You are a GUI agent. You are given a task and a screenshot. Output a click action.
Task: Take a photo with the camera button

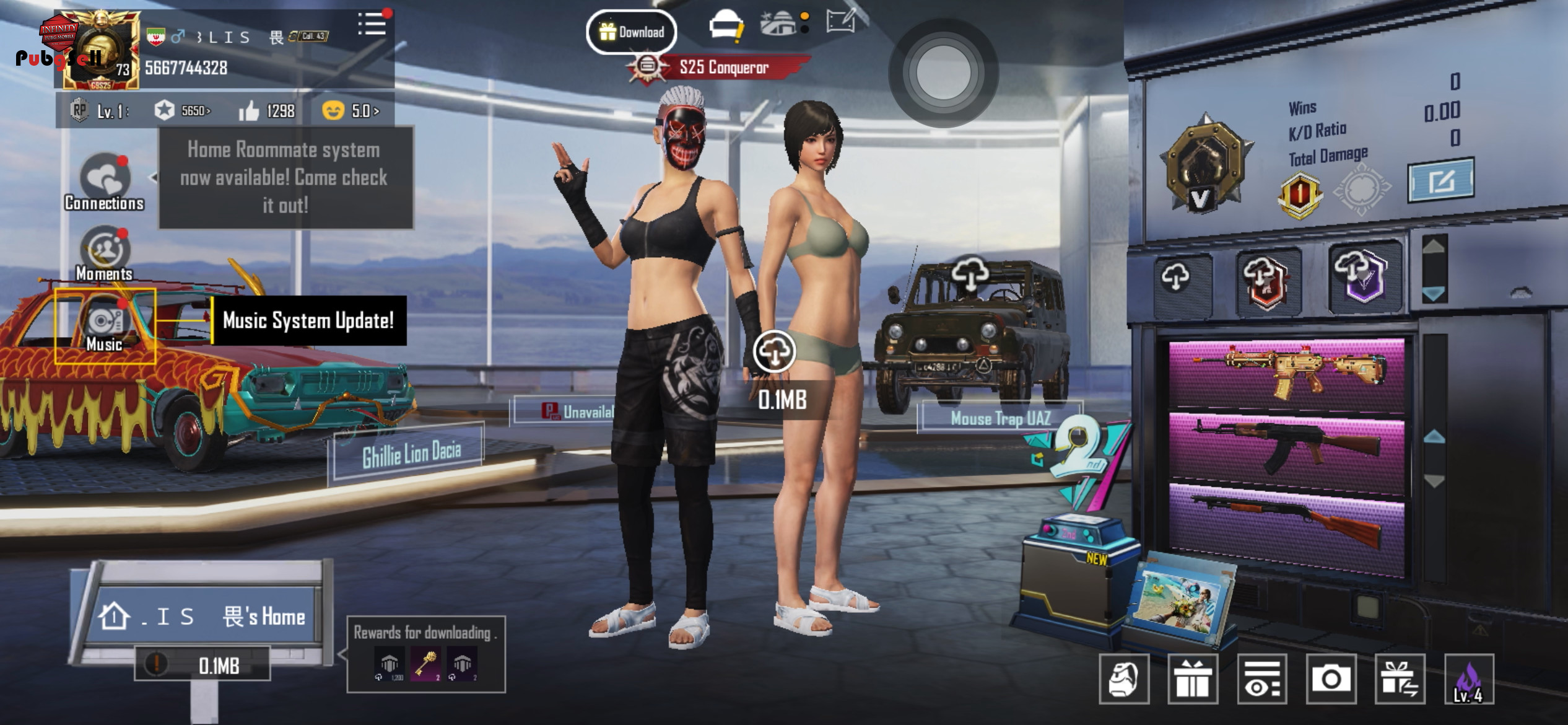[1331, 679]
